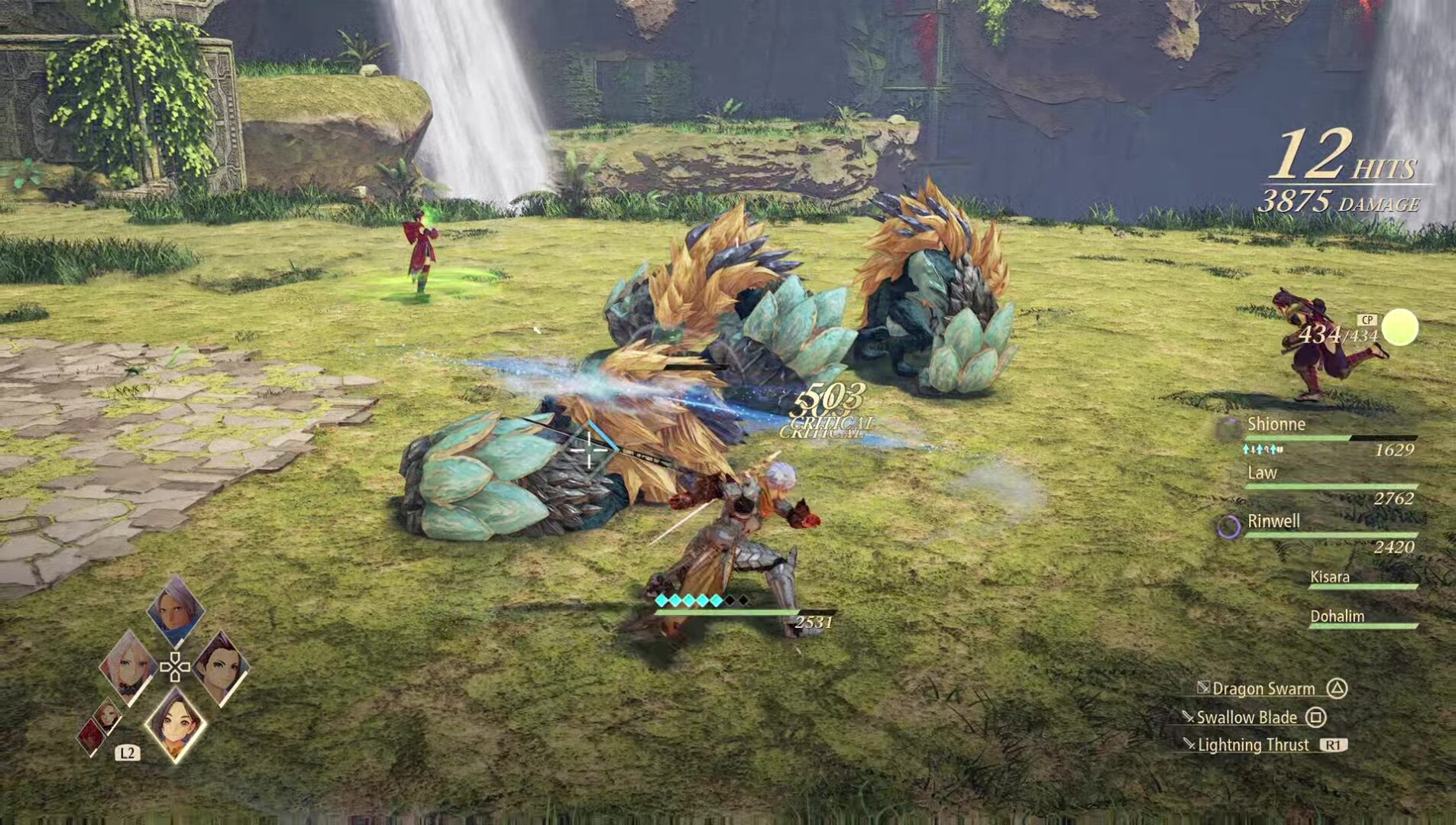The height and width of the screenshot is (825, 1456).
Task: Select the Dragon Swarm skill
Action: [x=1263, y=688]
